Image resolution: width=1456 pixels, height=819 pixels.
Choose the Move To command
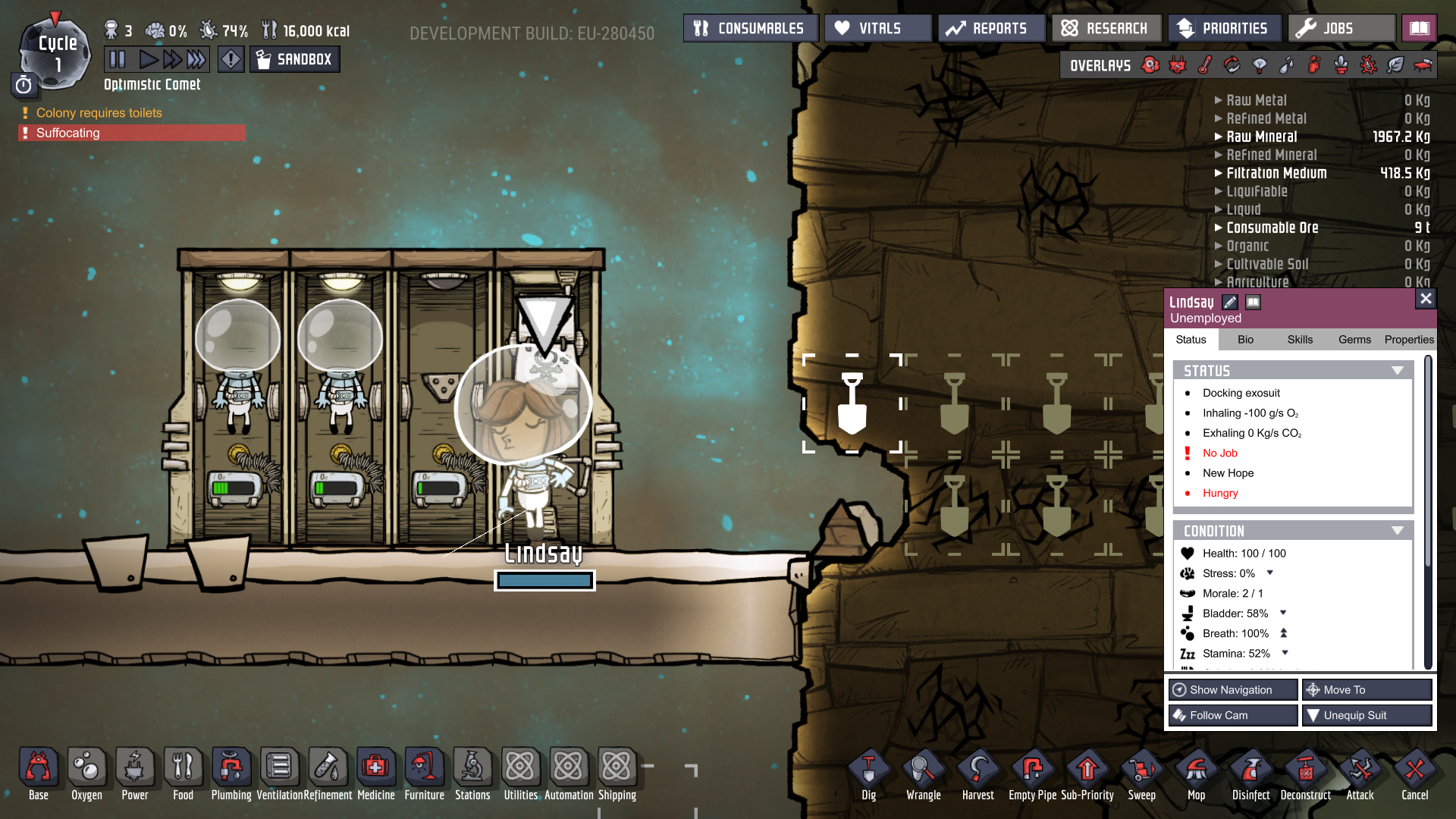pyautogui.click(x=1367, y=689)
